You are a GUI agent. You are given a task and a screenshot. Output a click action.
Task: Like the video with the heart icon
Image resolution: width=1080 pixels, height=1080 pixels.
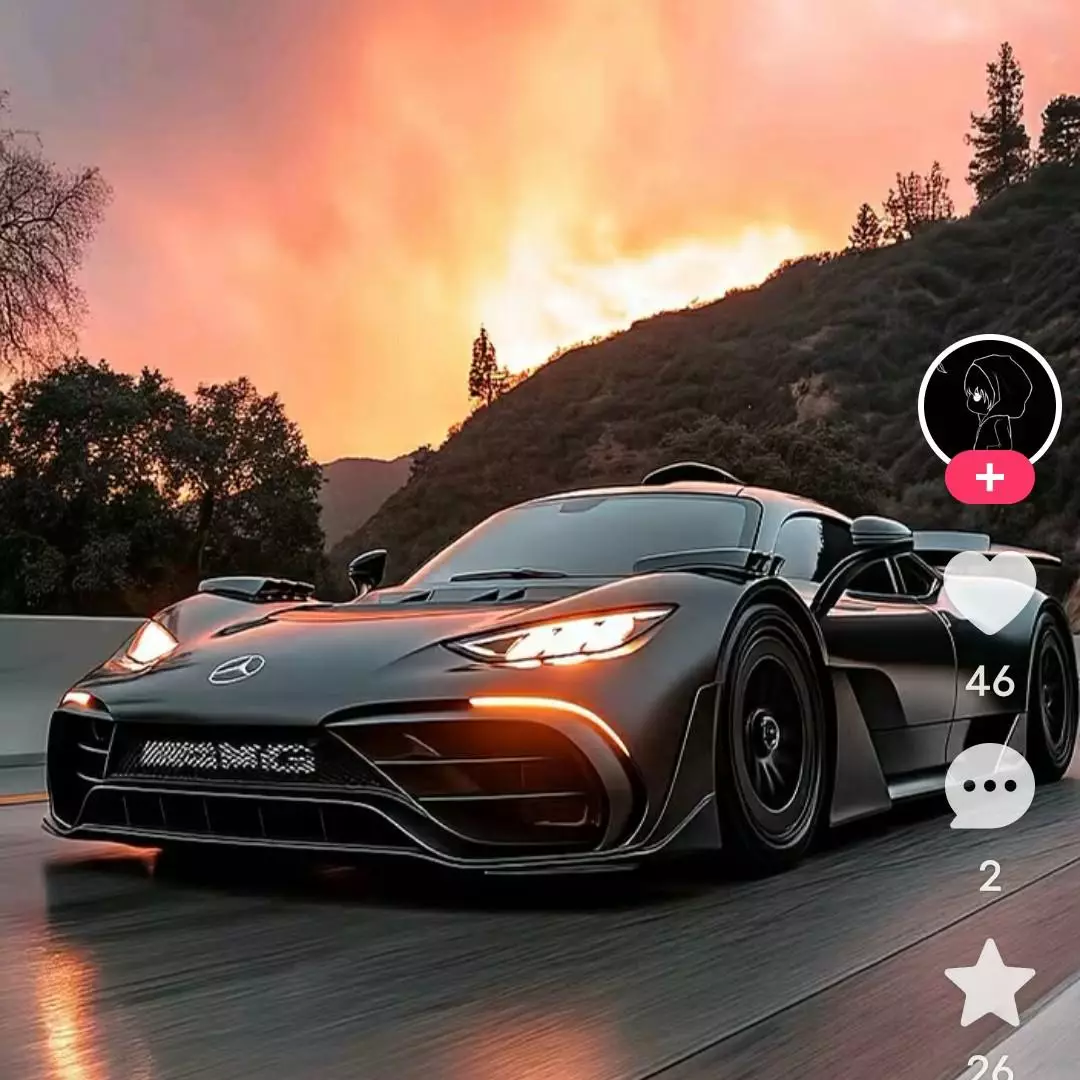coord(989,590)
